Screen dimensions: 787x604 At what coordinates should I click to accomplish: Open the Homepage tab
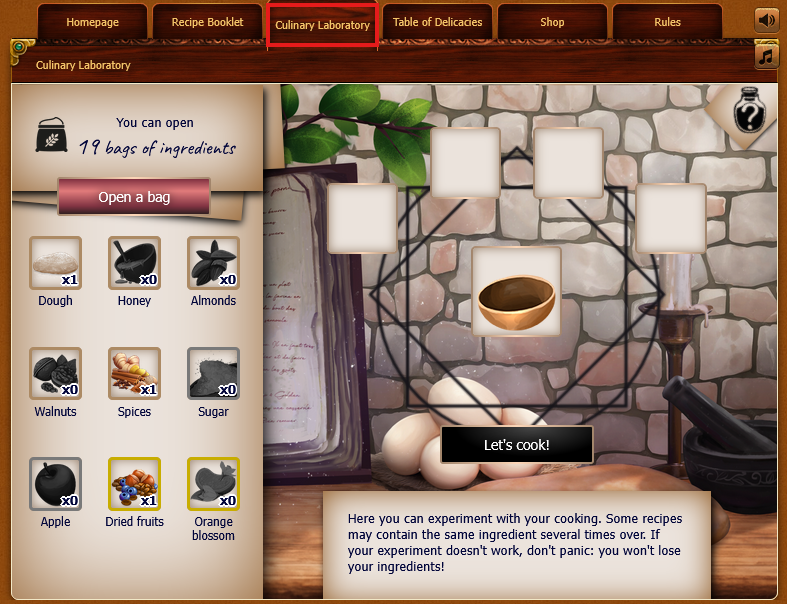pyautogui.click(x=92, y=22)
